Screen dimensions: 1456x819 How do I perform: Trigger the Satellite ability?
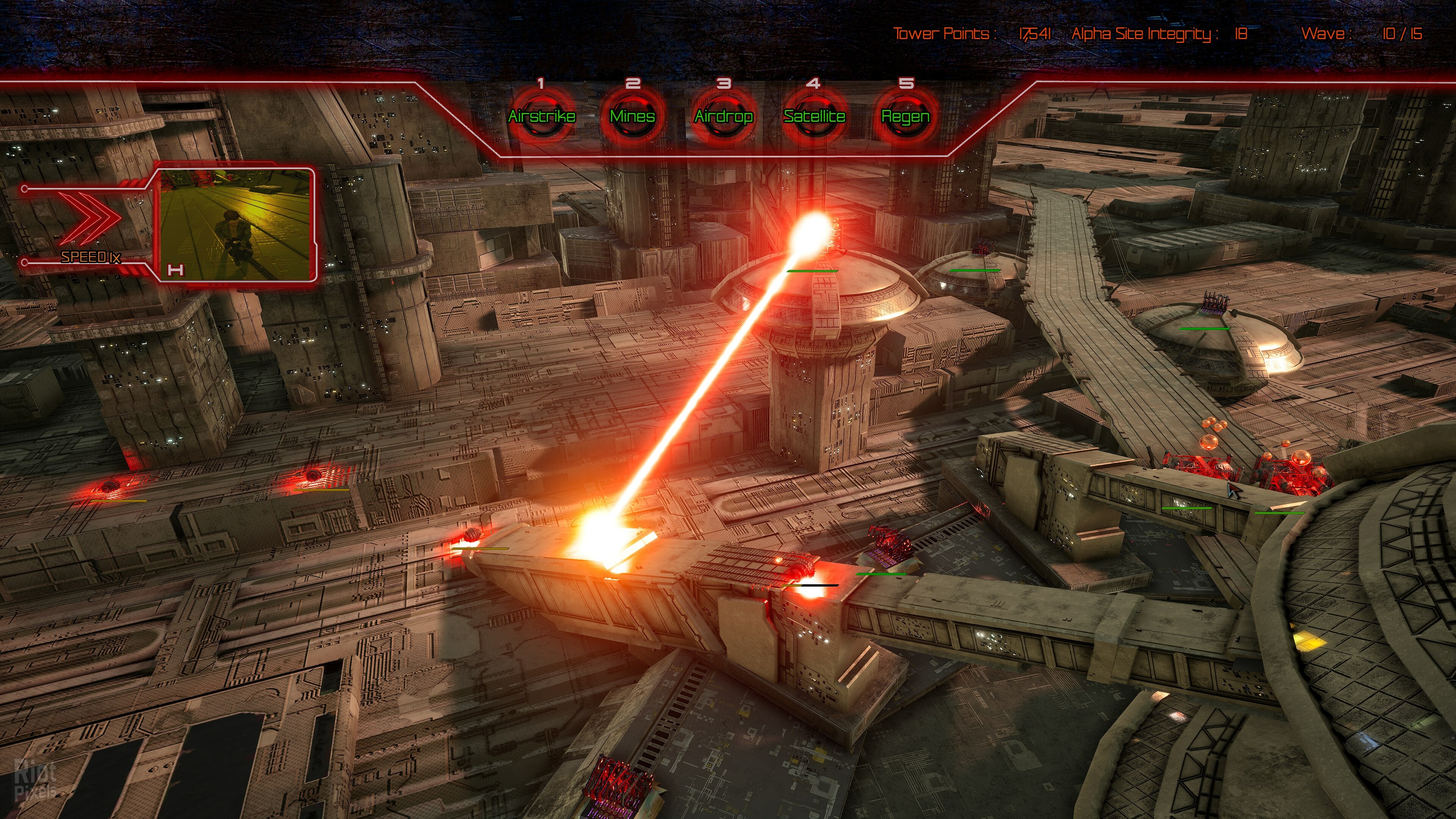[814, 116]
